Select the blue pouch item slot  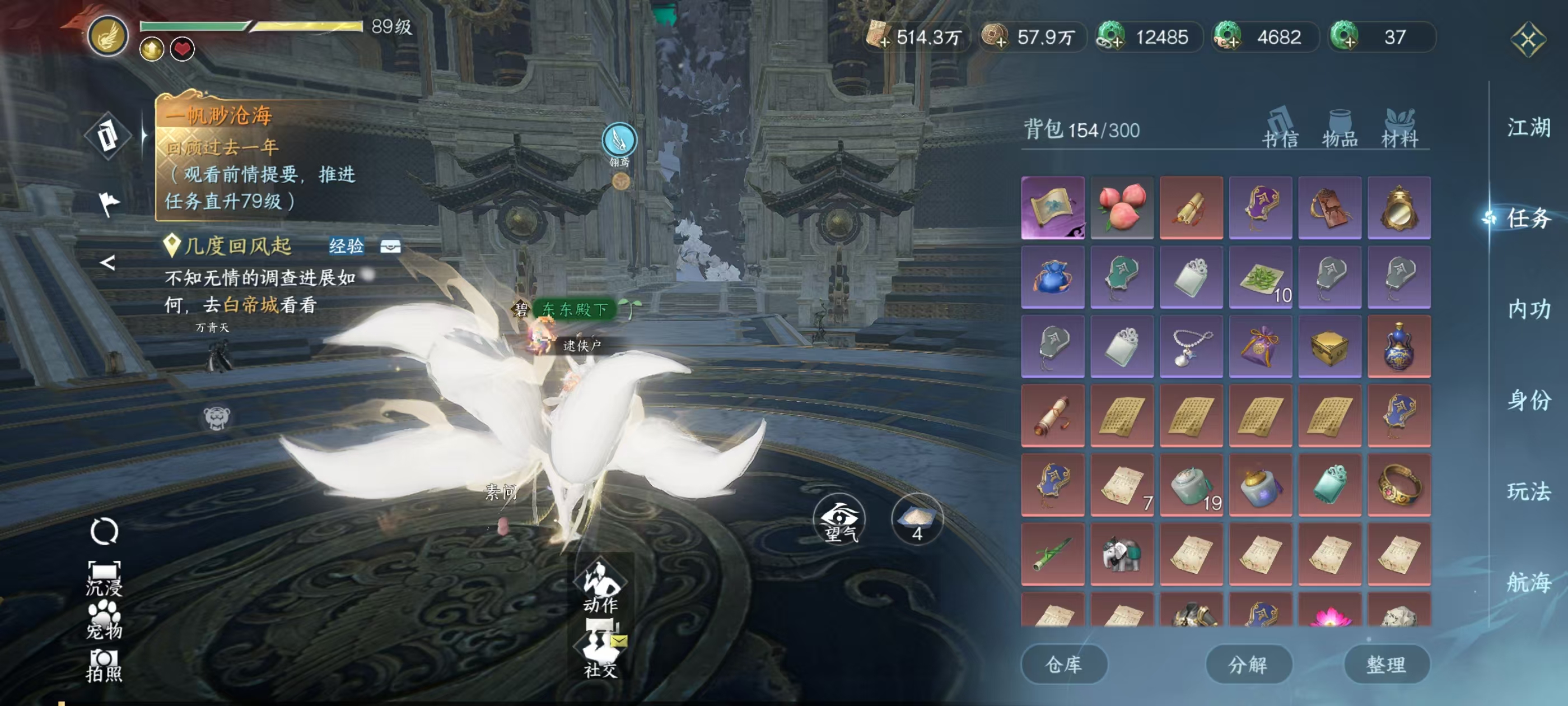pyautogui.click(x=1052, y=277)
